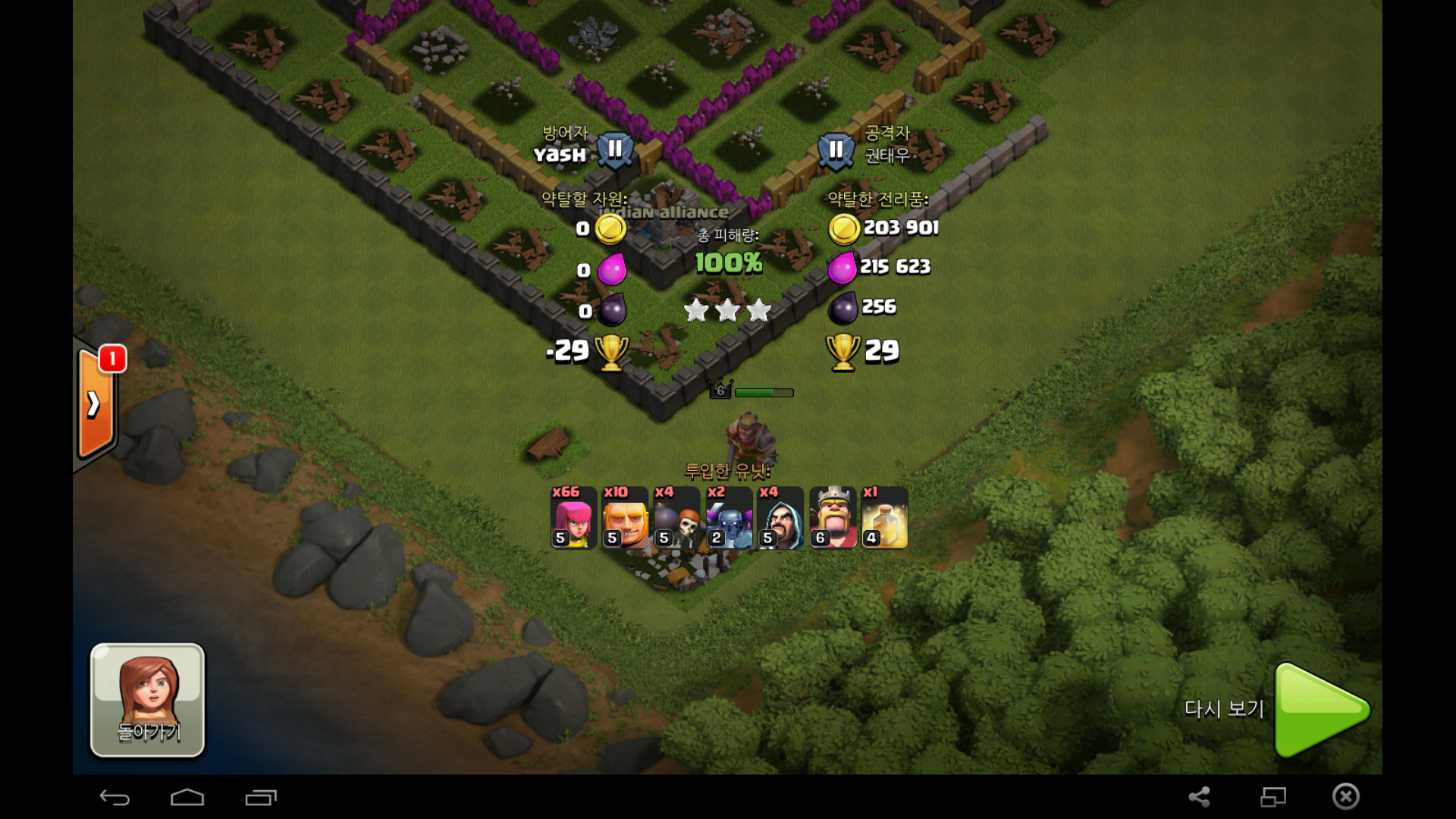Toggle the emulator window resize icon

pos(1273,796)
